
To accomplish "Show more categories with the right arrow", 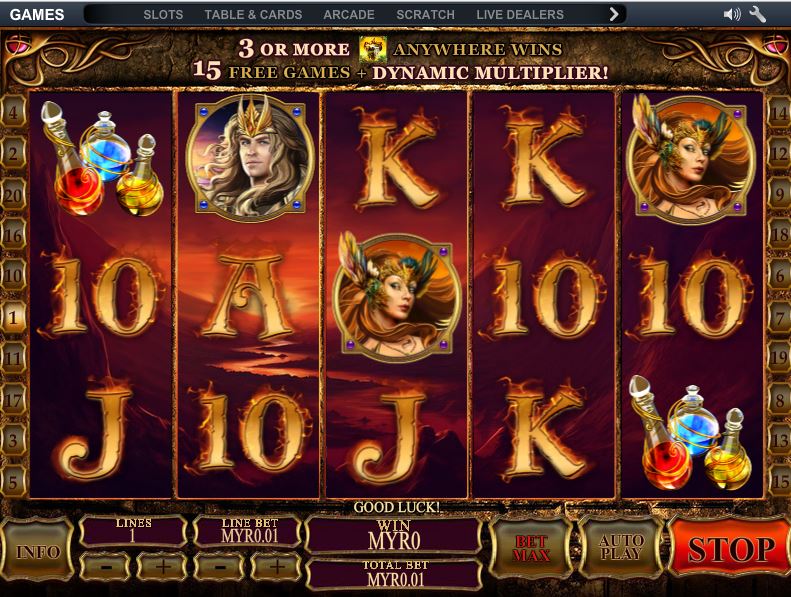I will click(x=615, y=15).
